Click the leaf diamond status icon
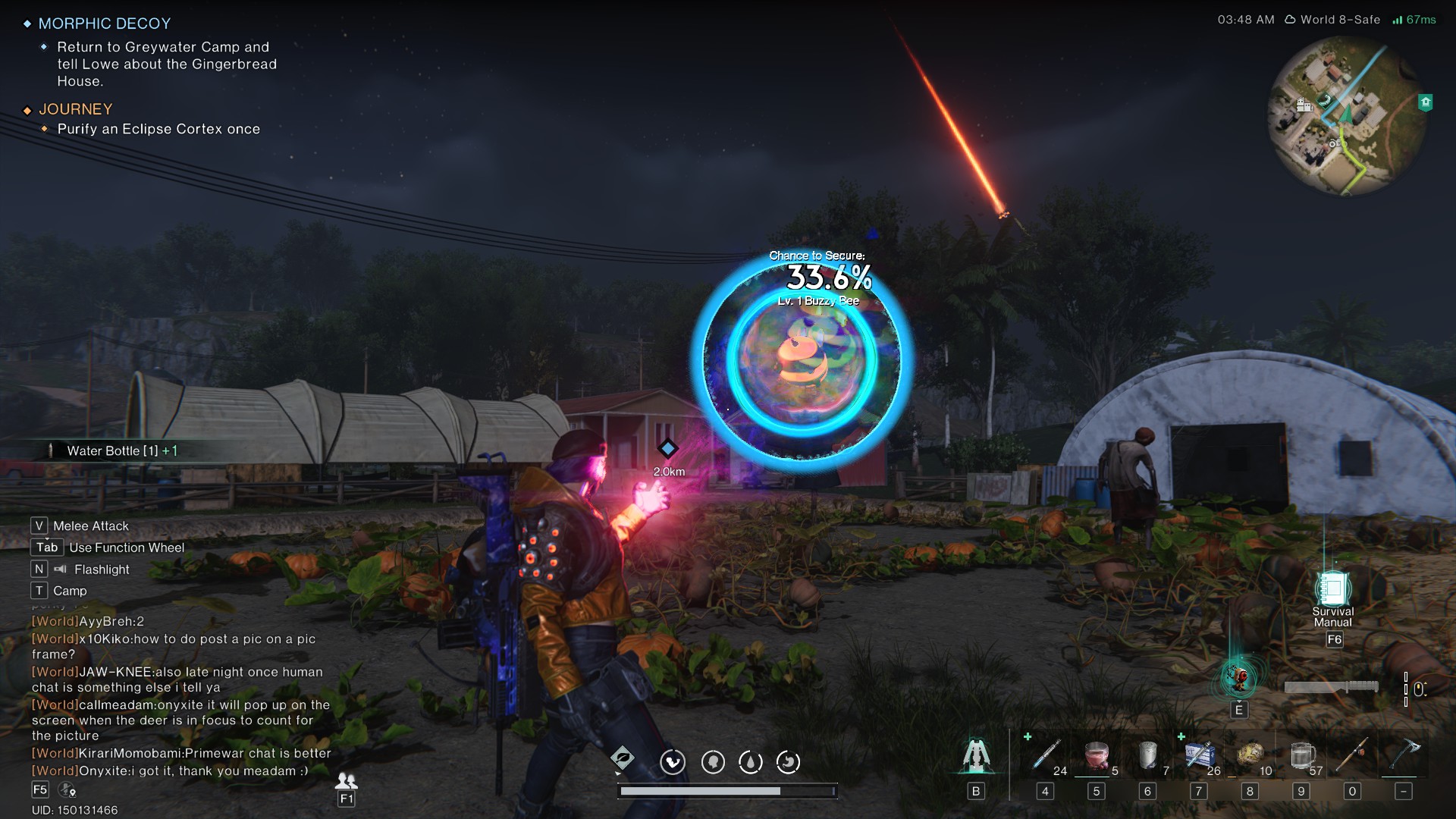 (622, 758)
